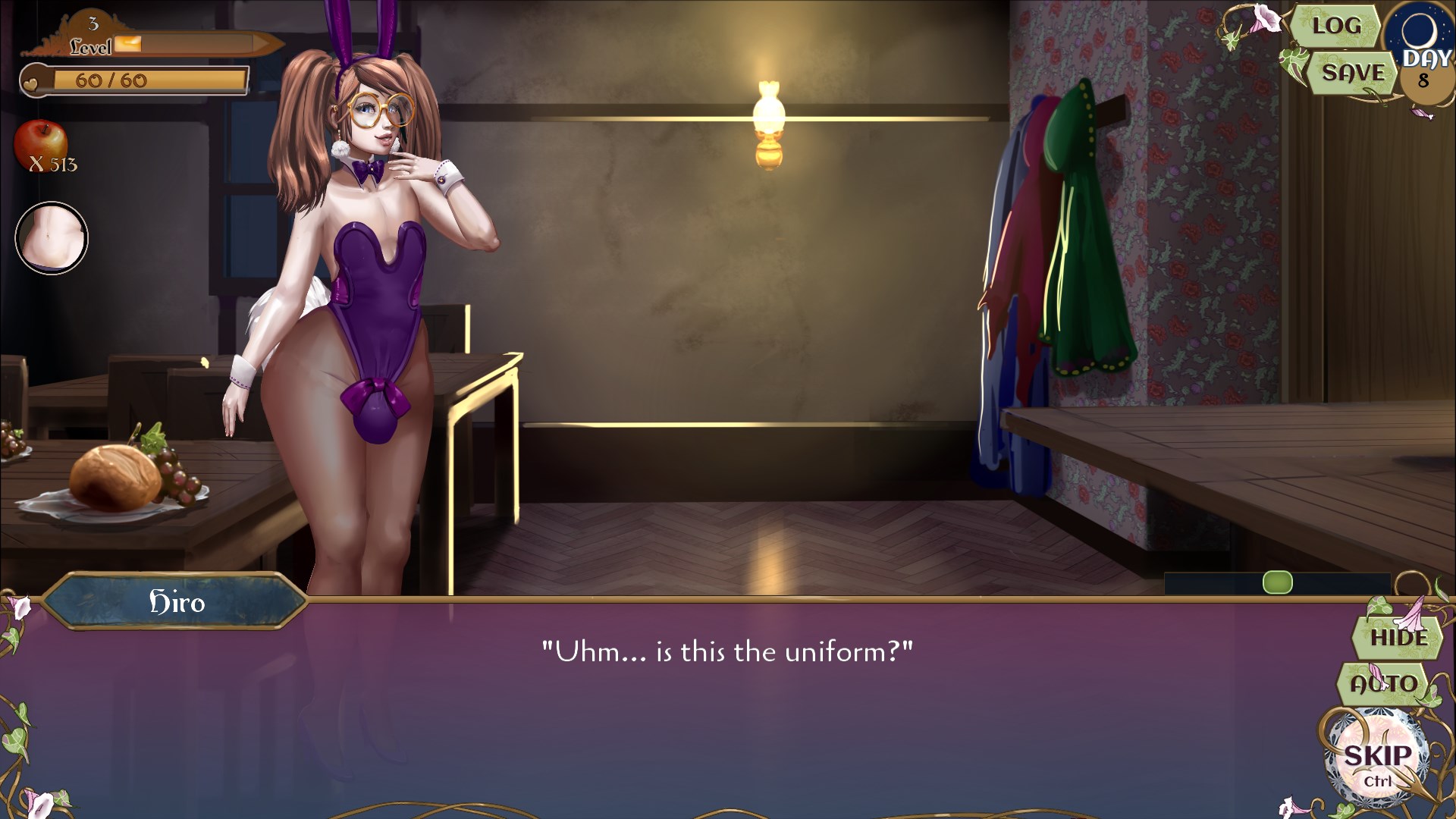Enable AUTO text advance mode
The width and height of the screenshot is (1456, 819).
tap(1385, 682)
